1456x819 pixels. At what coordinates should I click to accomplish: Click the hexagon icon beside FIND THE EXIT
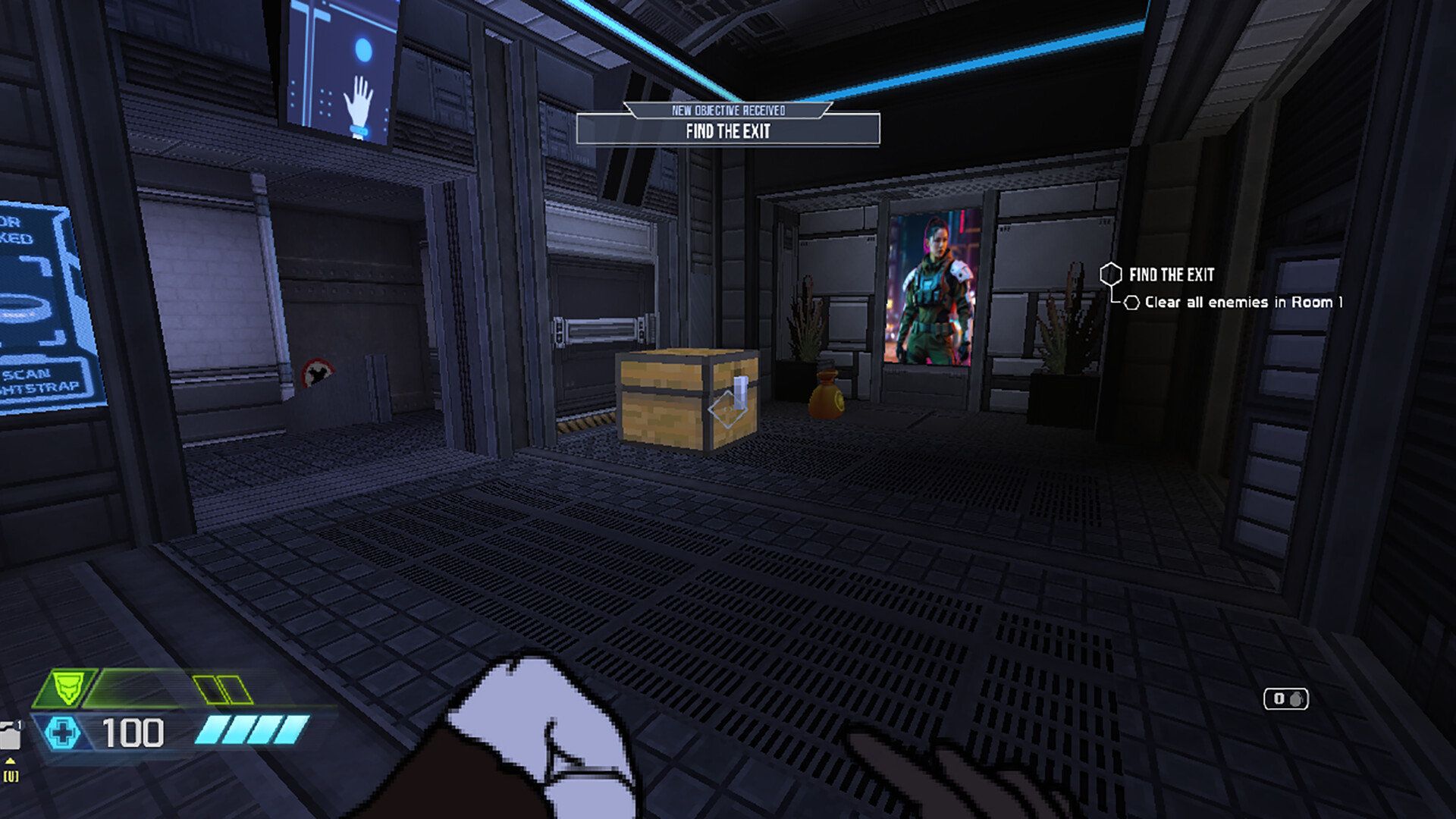pyautogui.click(x=1110, y=275)
